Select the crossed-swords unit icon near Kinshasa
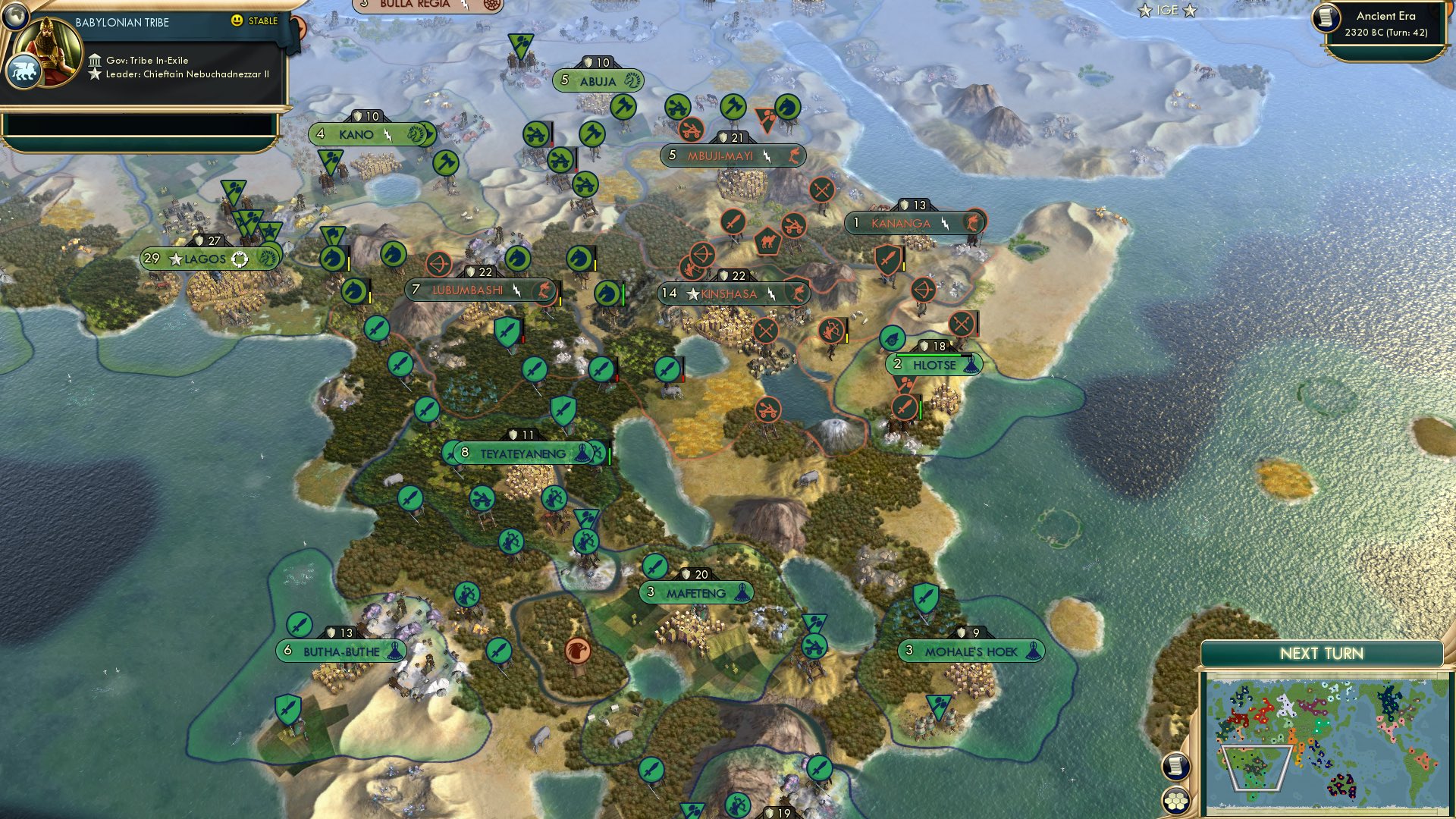Image resolution: width=1456 pixels, height=819 pixels. (x=764, y=331)
